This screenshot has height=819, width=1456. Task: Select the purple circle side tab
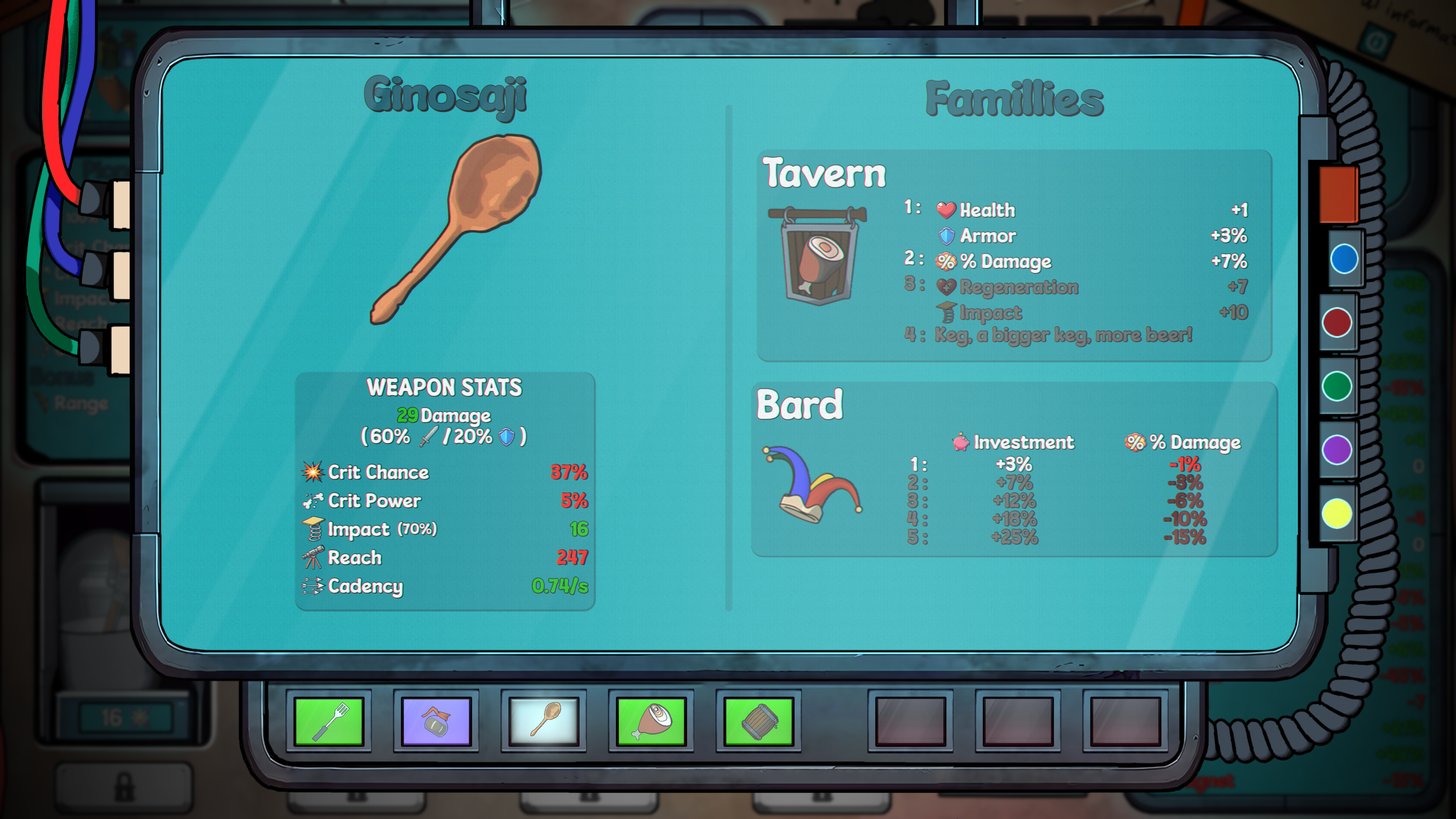(x=1337, y=450)
